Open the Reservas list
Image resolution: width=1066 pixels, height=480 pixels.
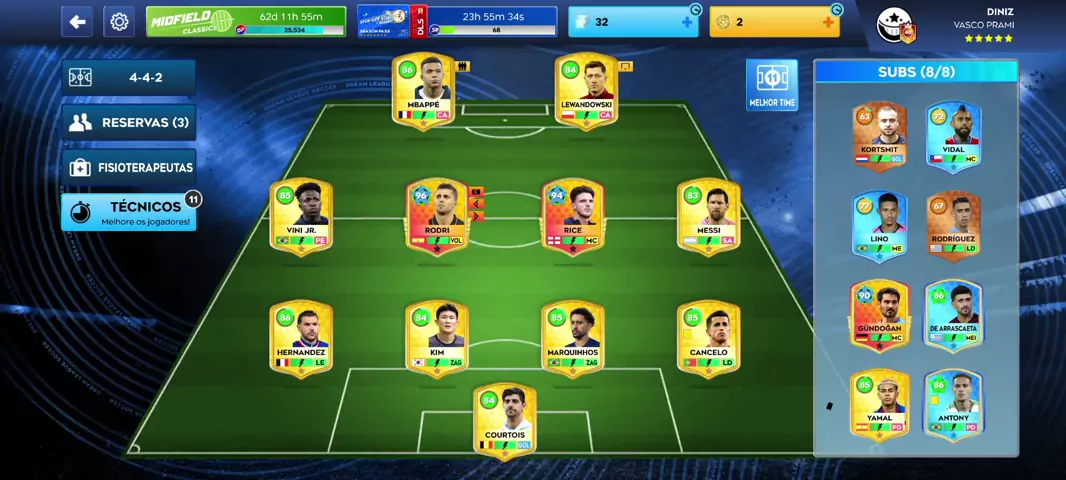click(129, 123)
